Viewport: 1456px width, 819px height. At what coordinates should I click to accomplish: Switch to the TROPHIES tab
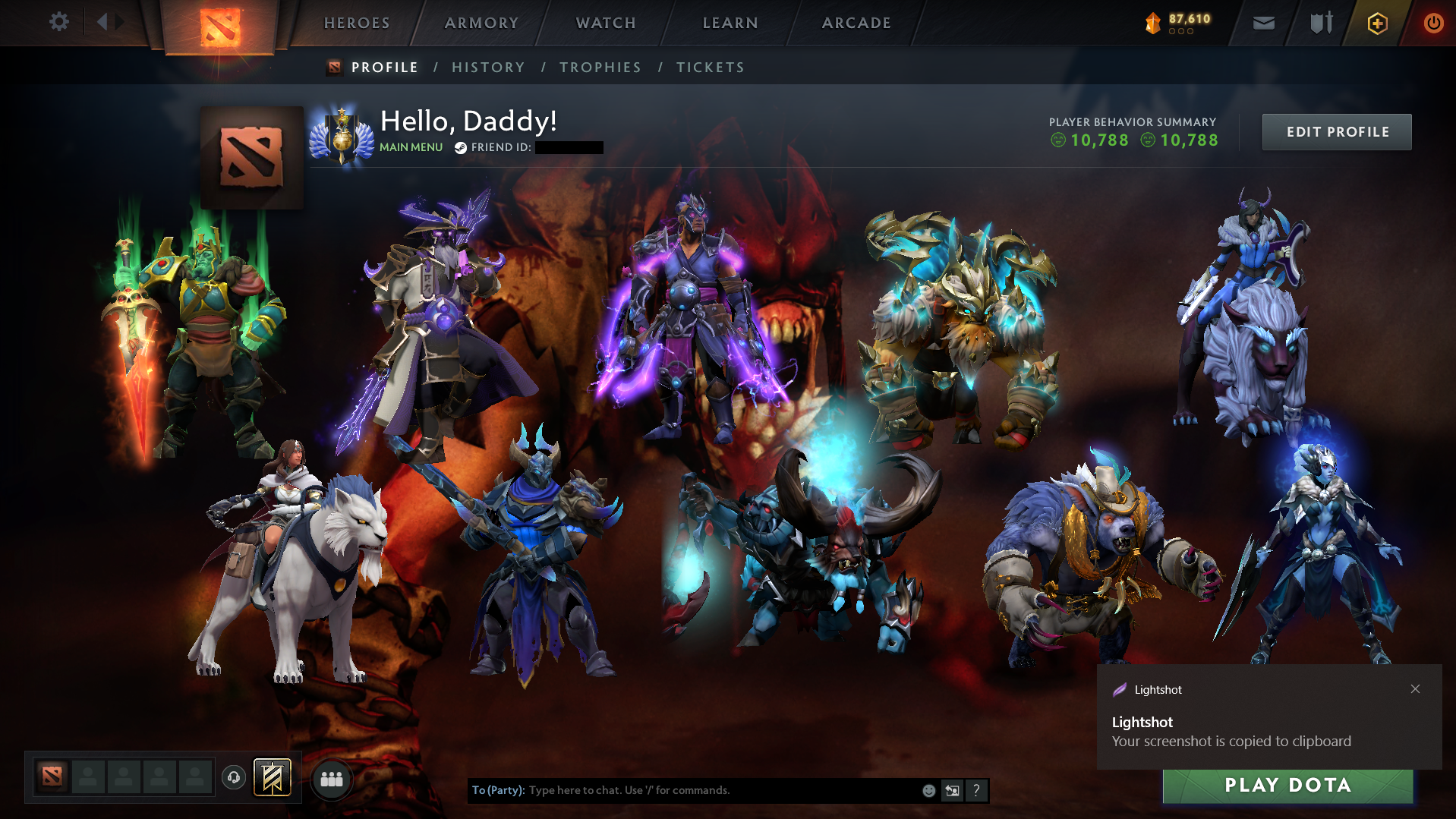click(x=600, y=67)
